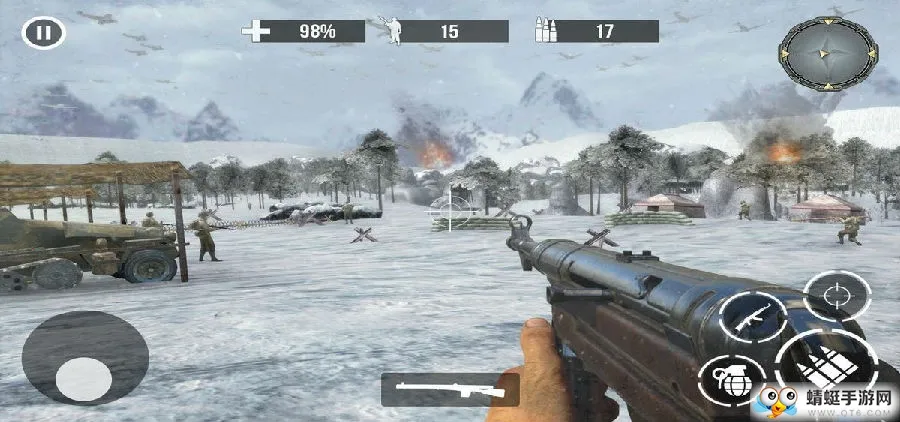Switch weapon using the rifle button

pyautogui.click(x=752, y=318)
